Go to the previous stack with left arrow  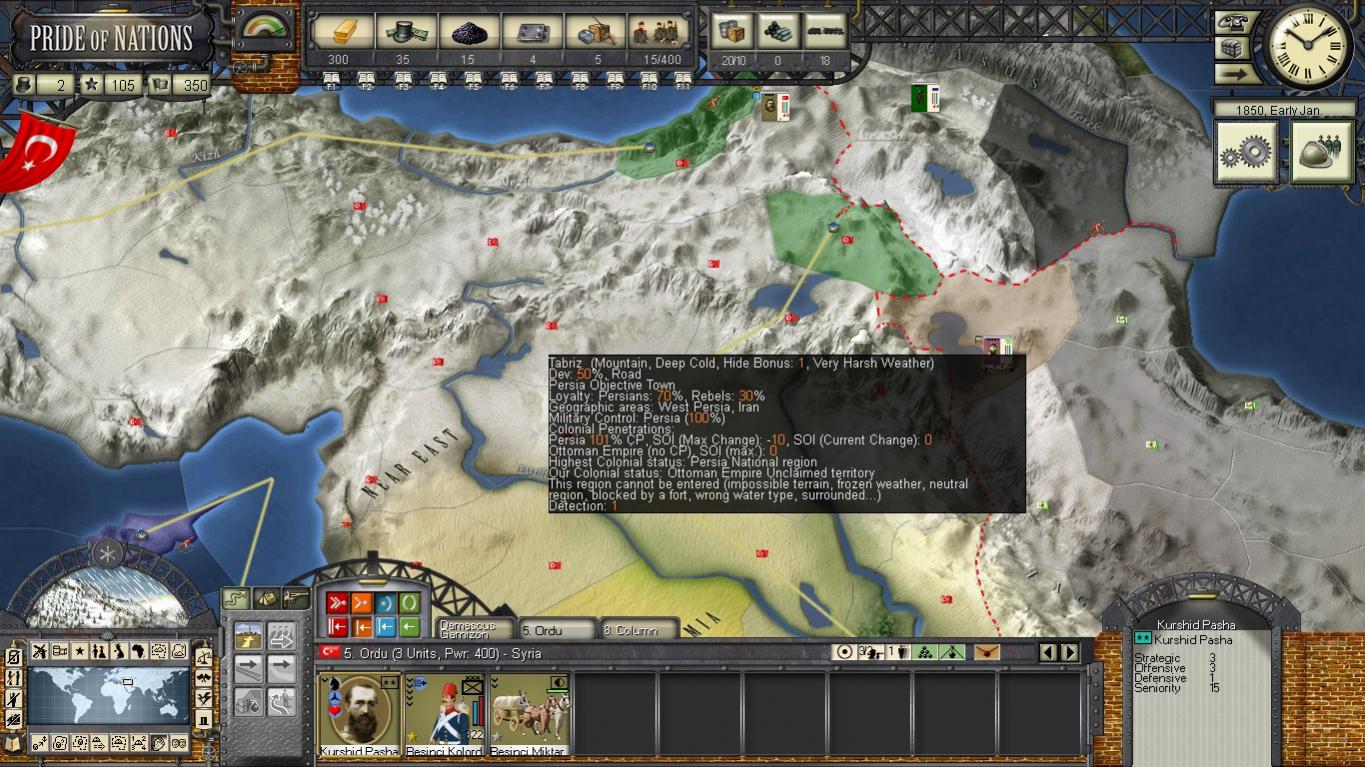coord(1048,652)
